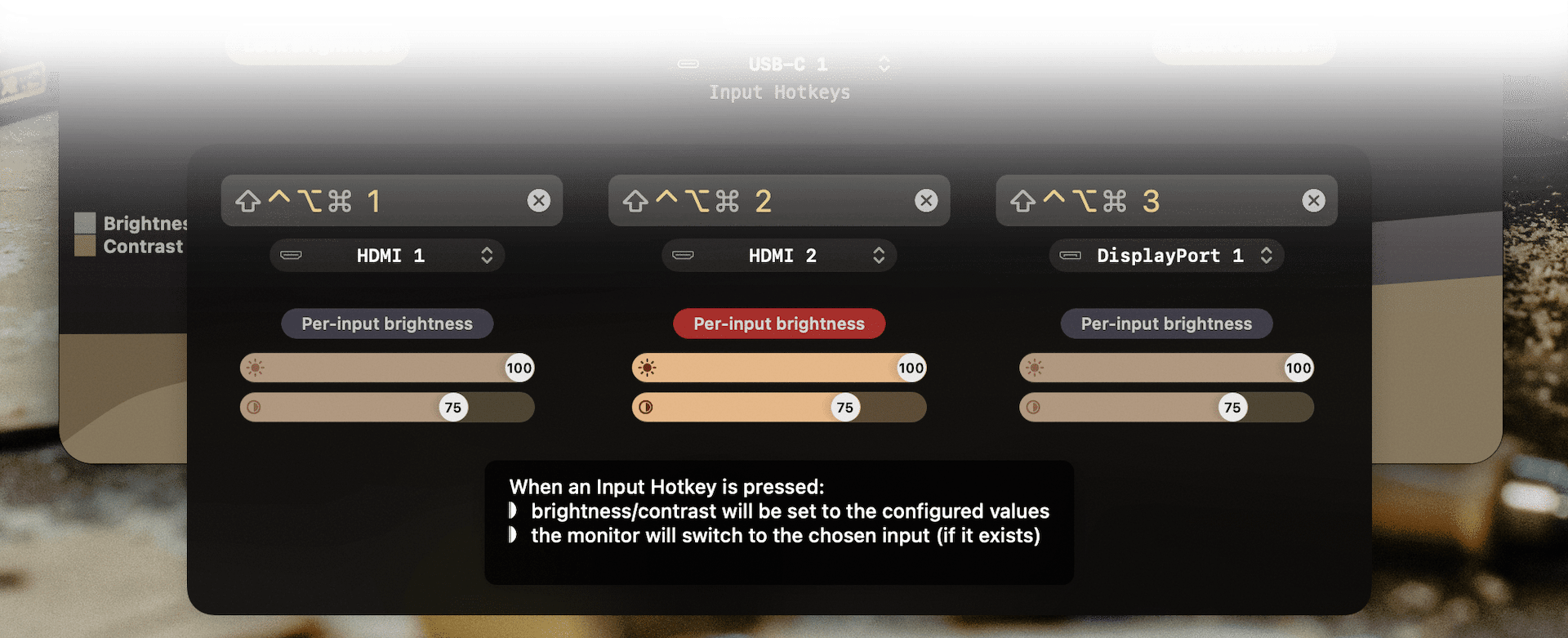Adjust the contrast slider showing 75 under HDMI 2
The width and height of the screenshot is (1568, 638).
click(x=779, y=407)
